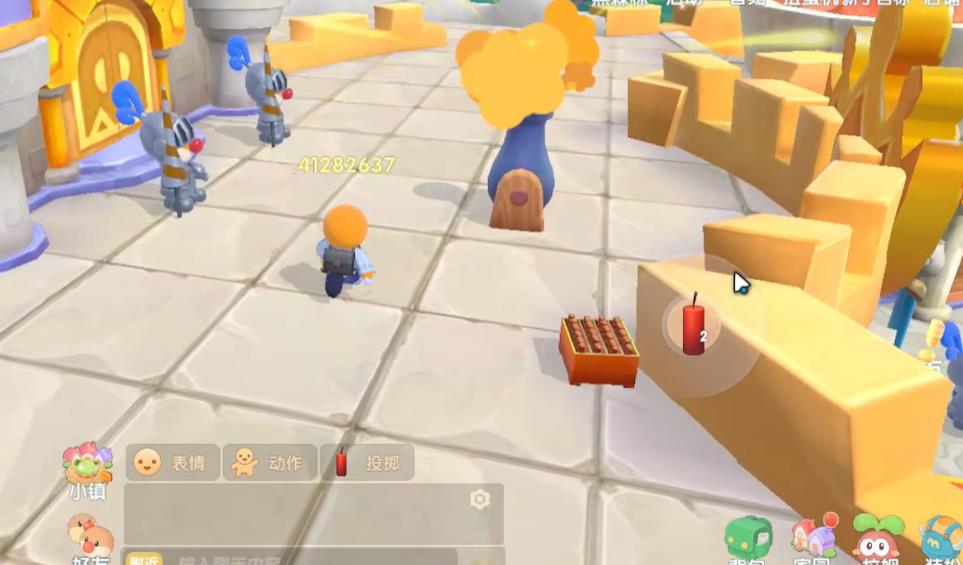963x565 pixels.
Task: Use the red firecracker item button
Action: point(694,327)
